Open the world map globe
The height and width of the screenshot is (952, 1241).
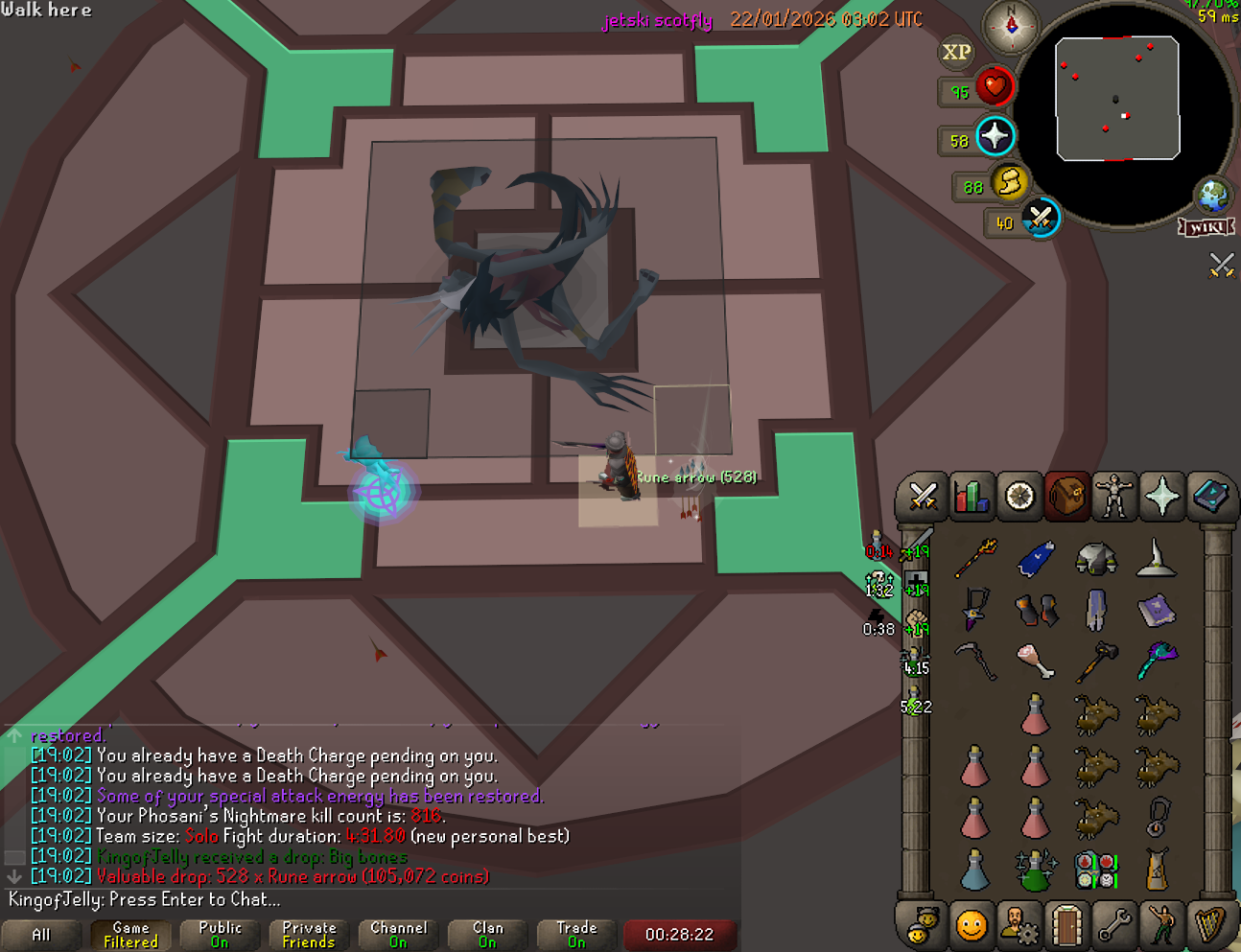coord(1212,196)
